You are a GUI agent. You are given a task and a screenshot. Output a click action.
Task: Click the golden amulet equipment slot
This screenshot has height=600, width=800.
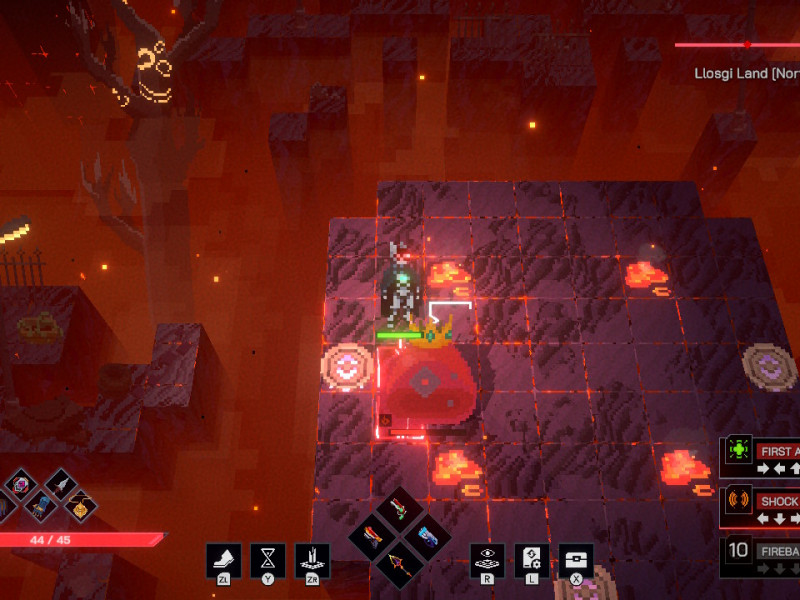(x=79, y=507)
